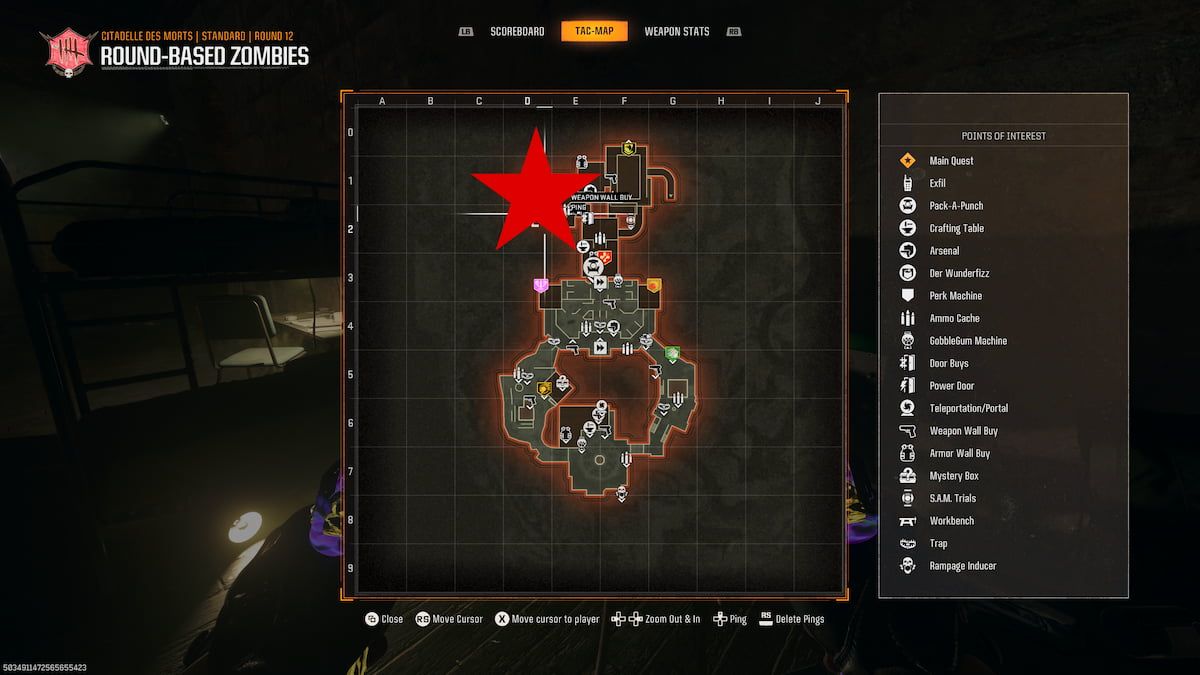The height and width of the screenshot is (675, 1200).
Task: Select the Crafting Table legend entry
Action: point(956,228)
